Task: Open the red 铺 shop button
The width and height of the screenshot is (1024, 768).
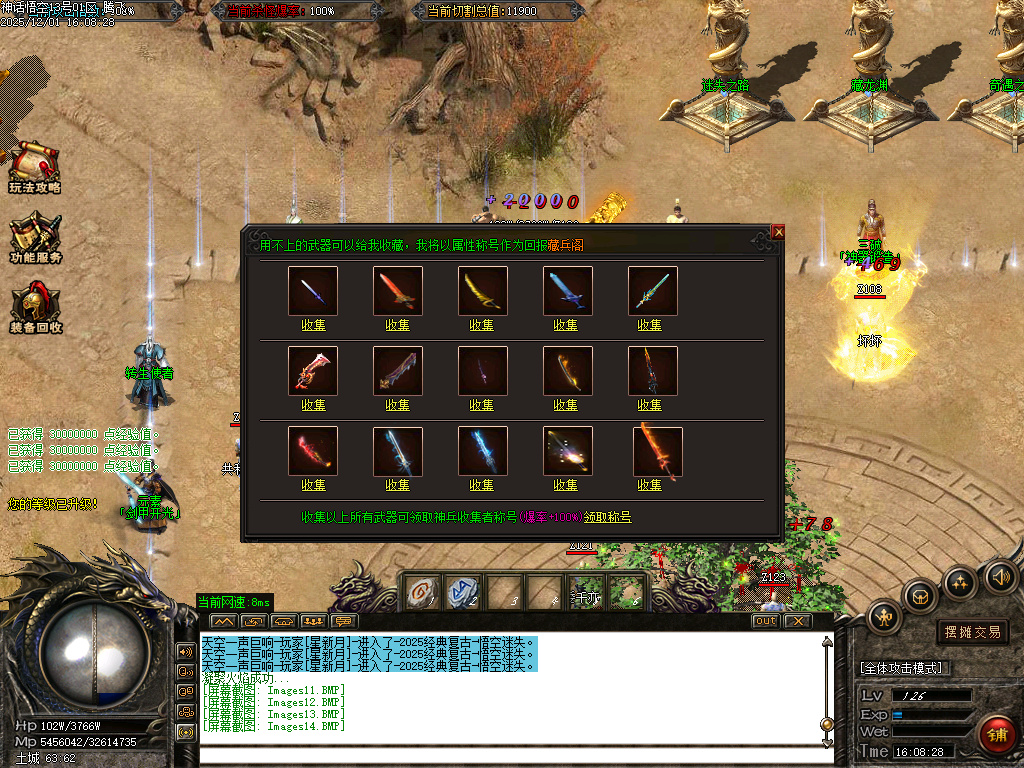Action: tap(997, 735)
